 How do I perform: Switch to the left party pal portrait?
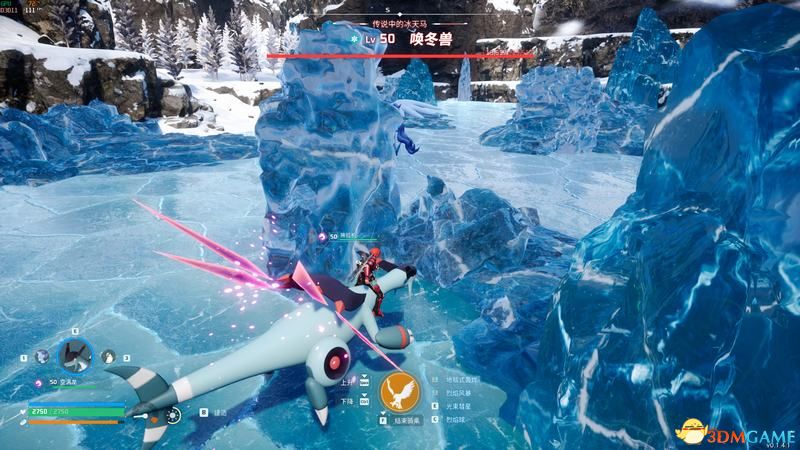42,356
